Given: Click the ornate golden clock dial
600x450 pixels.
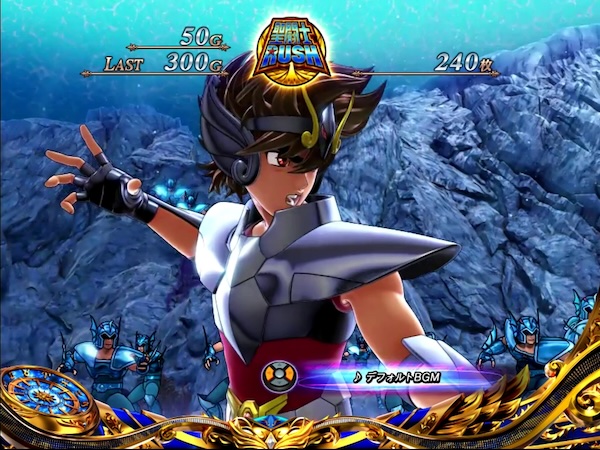Looking at the screenshot, I should click(44, 398).
